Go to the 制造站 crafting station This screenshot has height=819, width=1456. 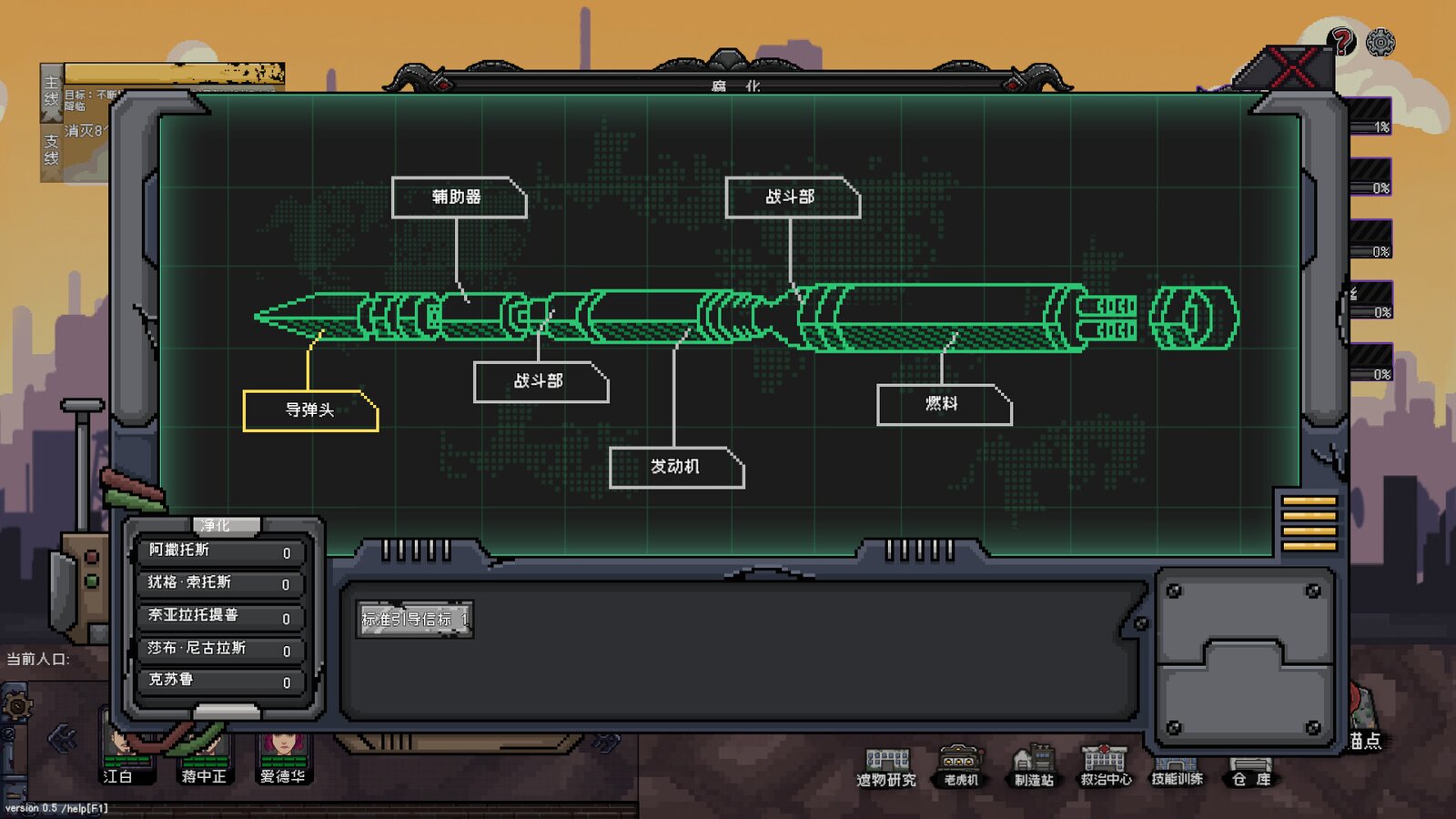pyautogui.click(x=1034, y=766)
